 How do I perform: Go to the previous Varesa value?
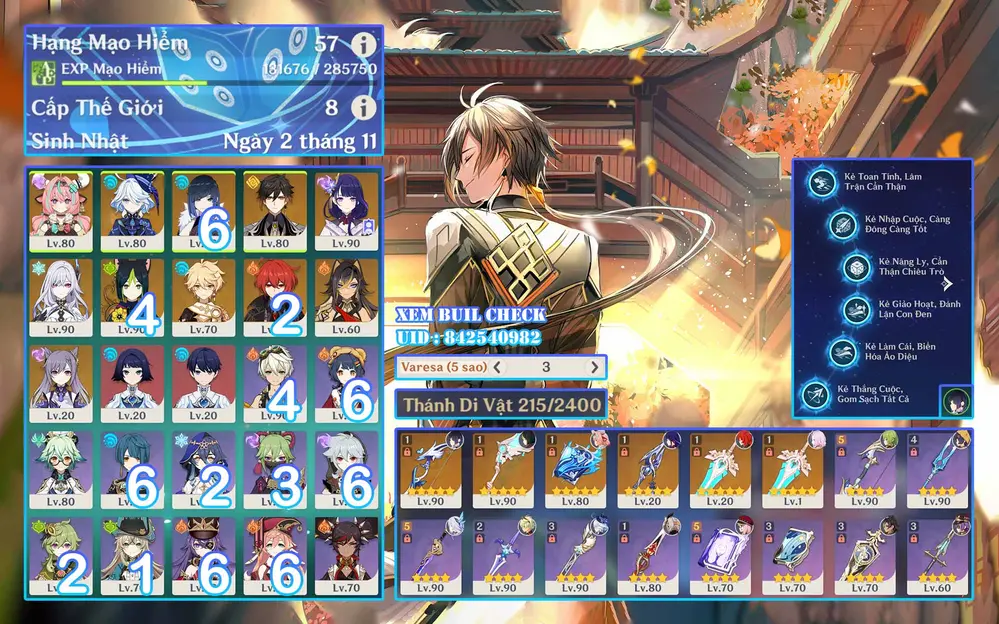coord(497,367)
